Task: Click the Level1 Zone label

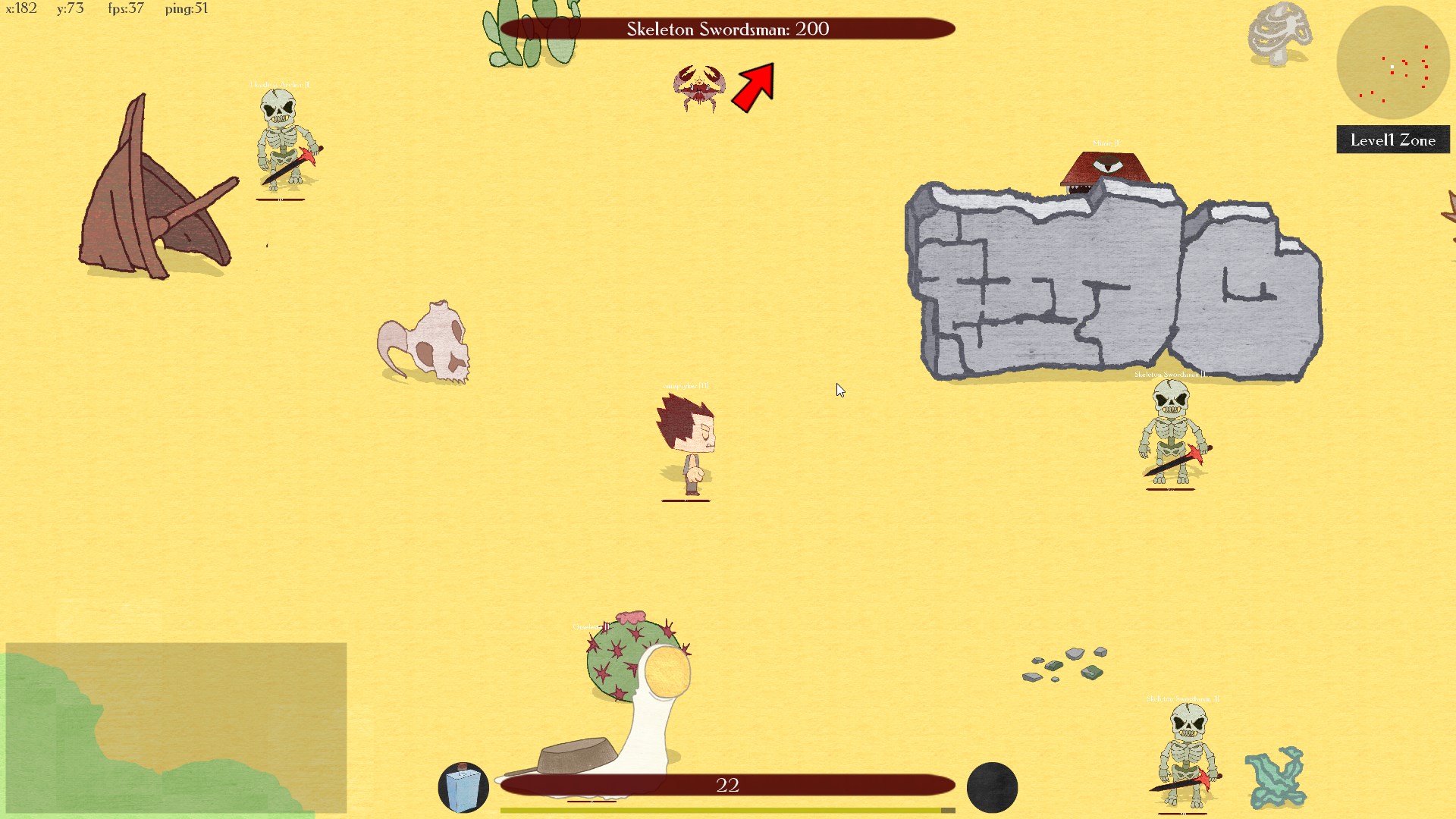Action: pos(1392,140)
